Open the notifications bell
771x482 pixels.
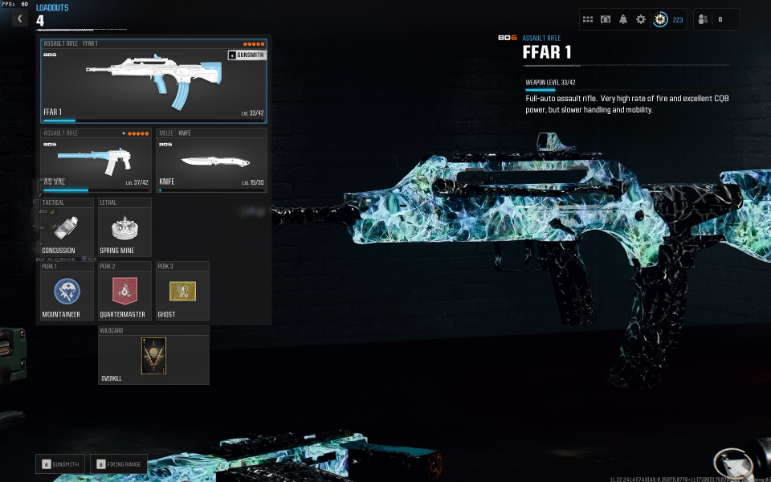click(x=623, y=19)
